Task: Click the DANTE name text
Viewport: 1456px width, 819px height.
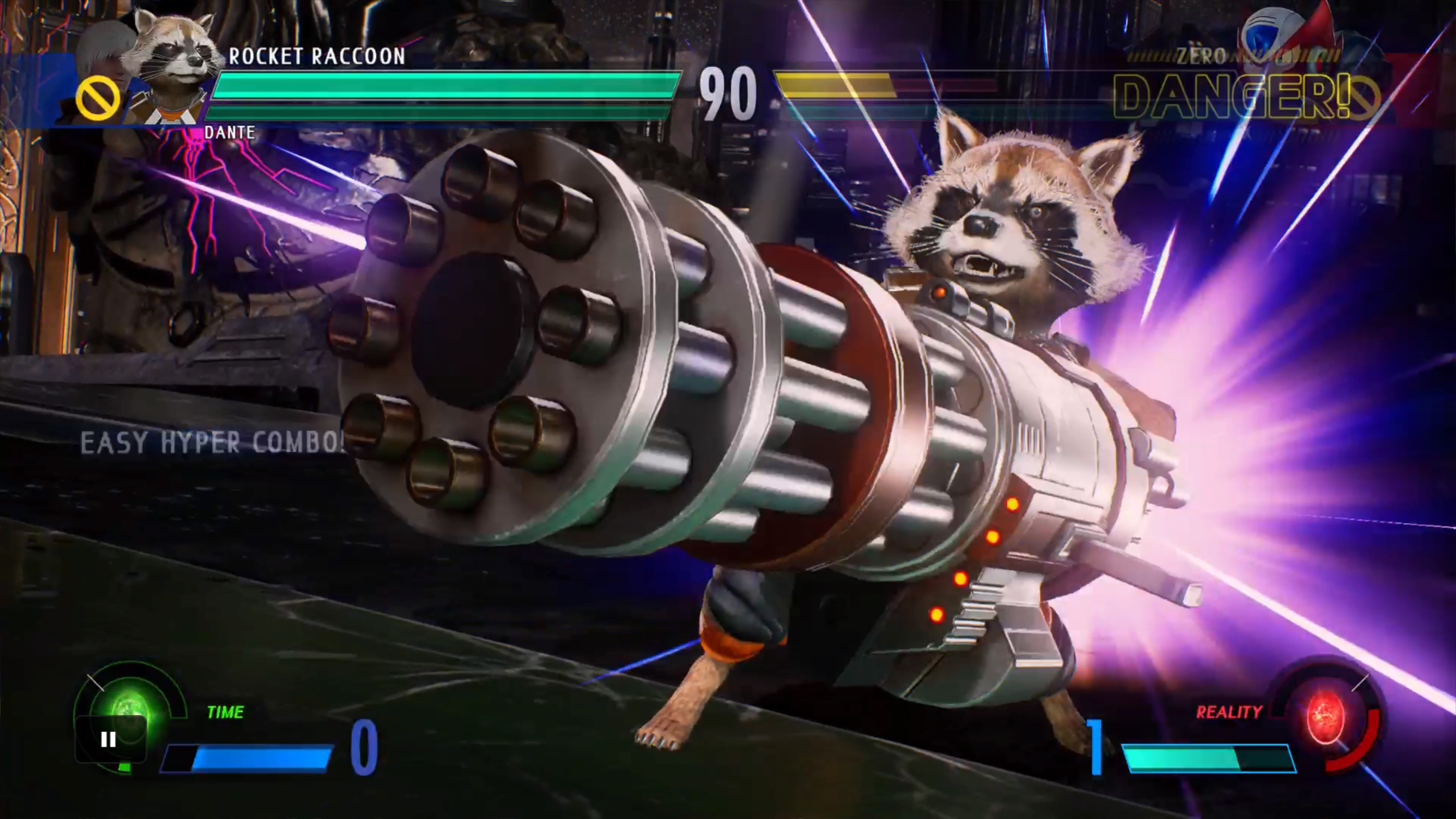Action: coord(229,133)
